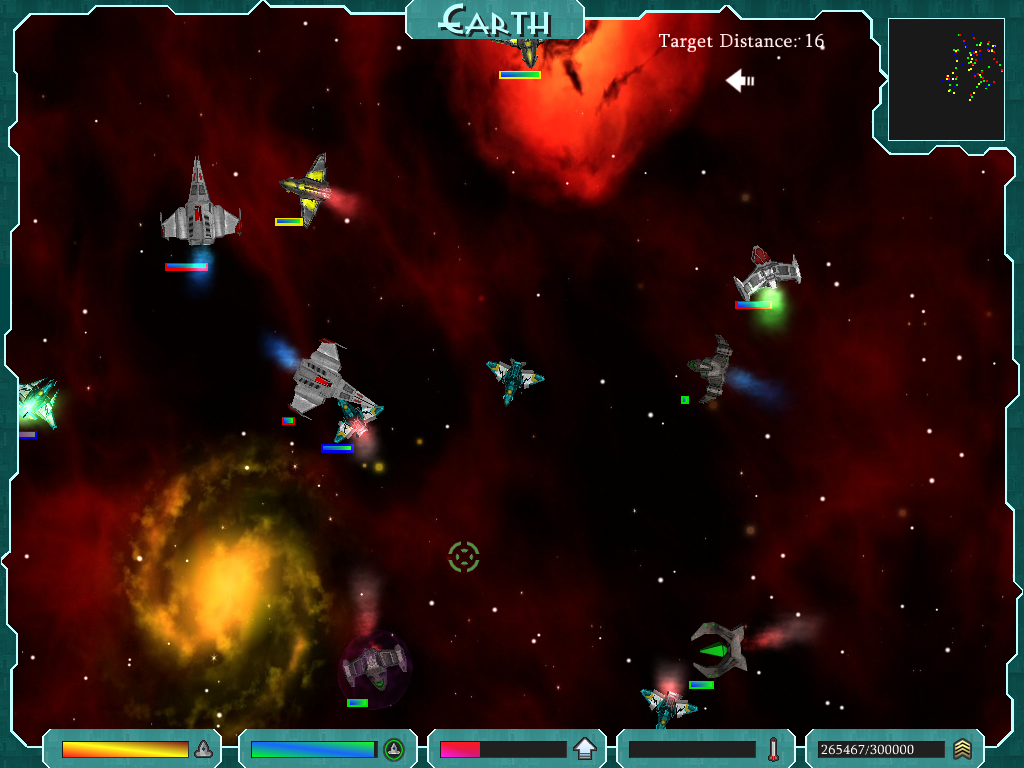Click the ship hull icon

coord(203,749)
